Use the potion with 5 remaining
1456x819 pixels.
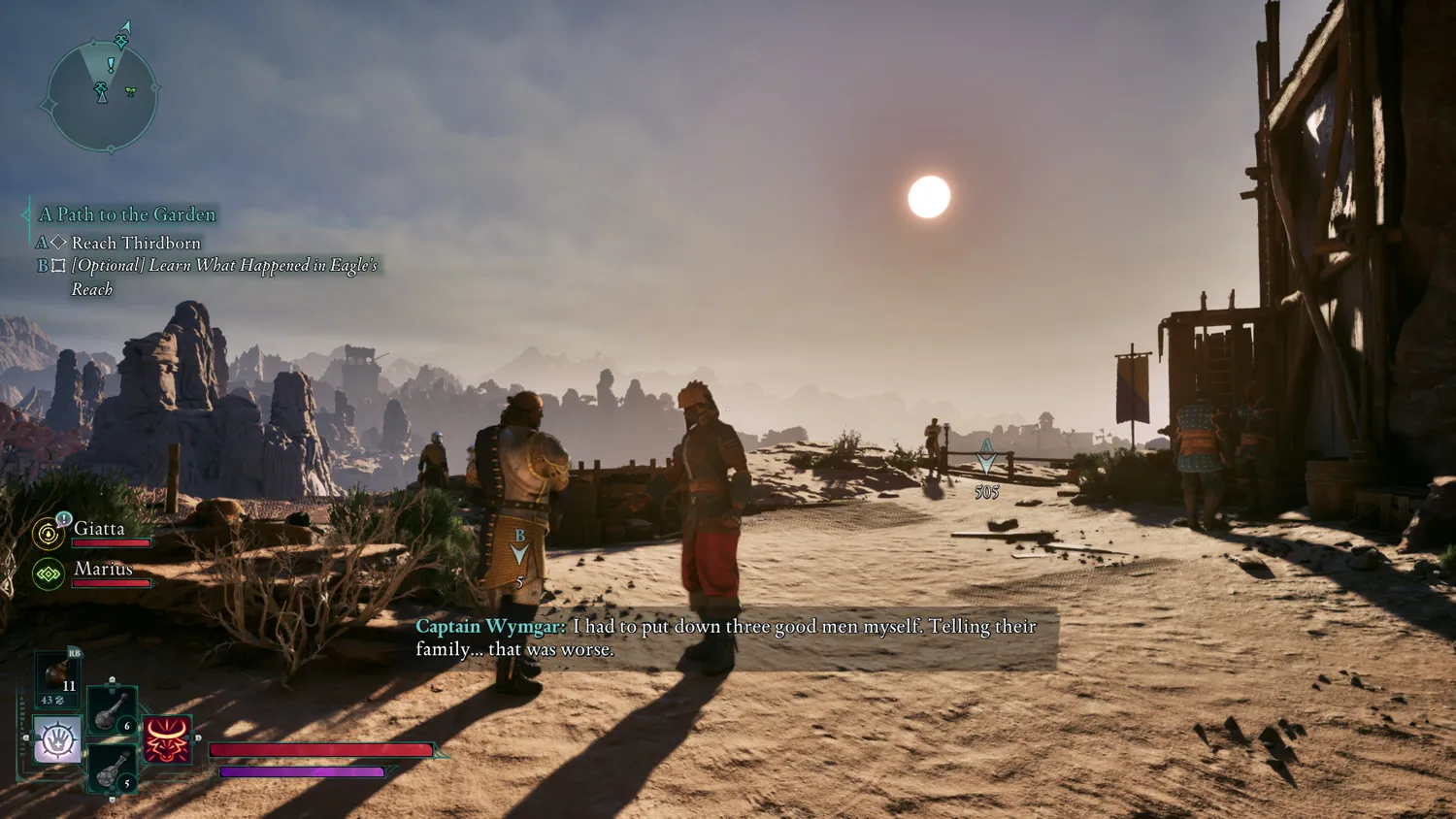tap(112, 769)
